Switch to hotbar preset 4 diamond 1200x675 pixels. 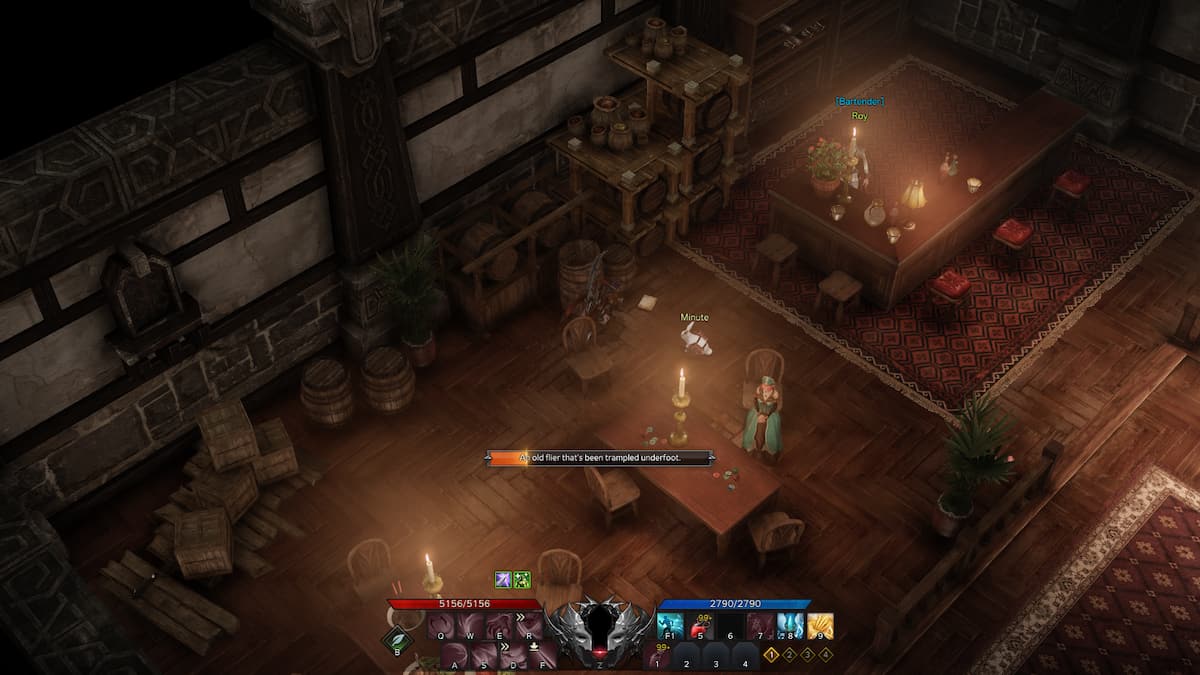click(x=825, y=655)
